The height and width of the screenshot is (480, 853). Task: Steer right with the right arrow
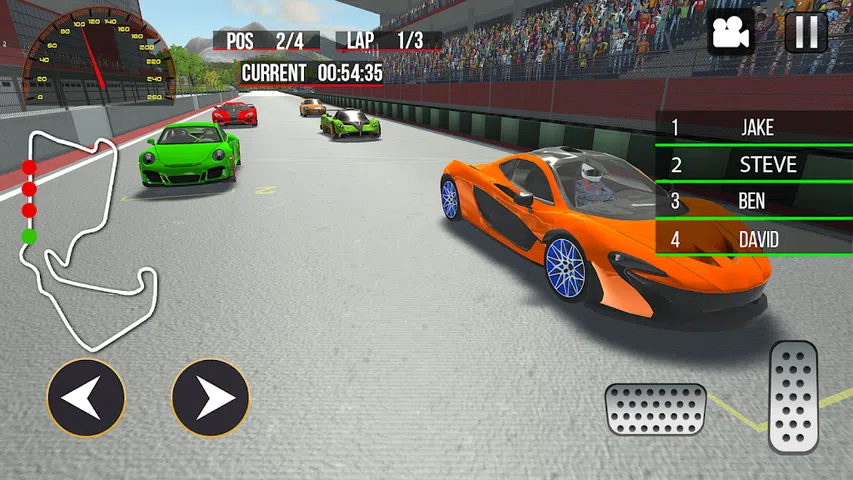tap(210, 398)
